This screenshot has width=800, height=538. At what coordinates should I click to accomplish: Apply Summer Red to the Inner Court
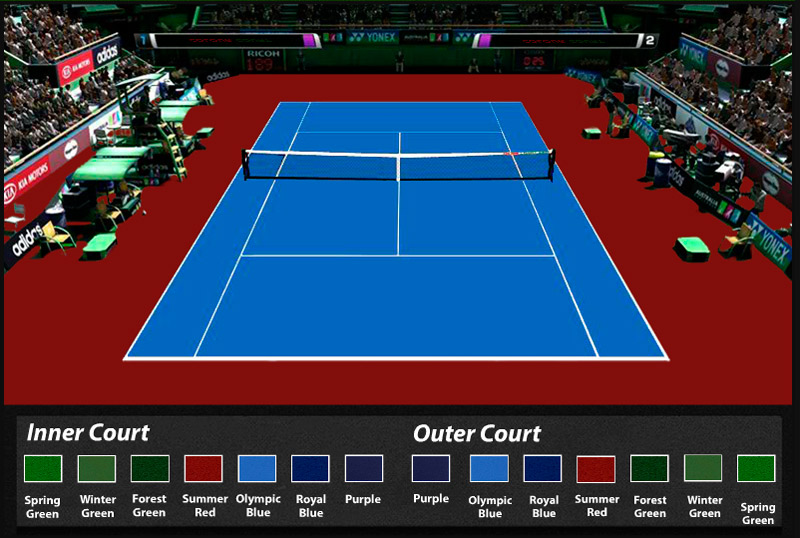pos(204,468)
